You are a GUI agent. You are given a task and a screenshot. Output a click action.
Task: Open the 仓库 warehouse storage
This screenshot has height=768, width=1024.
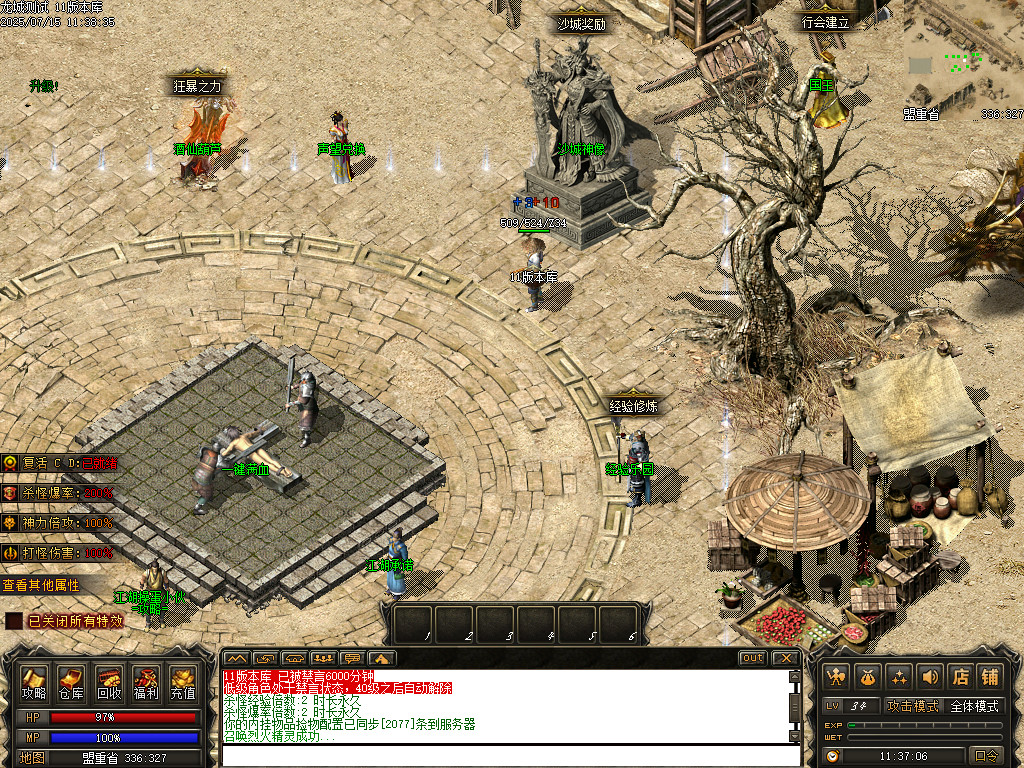point(71,683)
